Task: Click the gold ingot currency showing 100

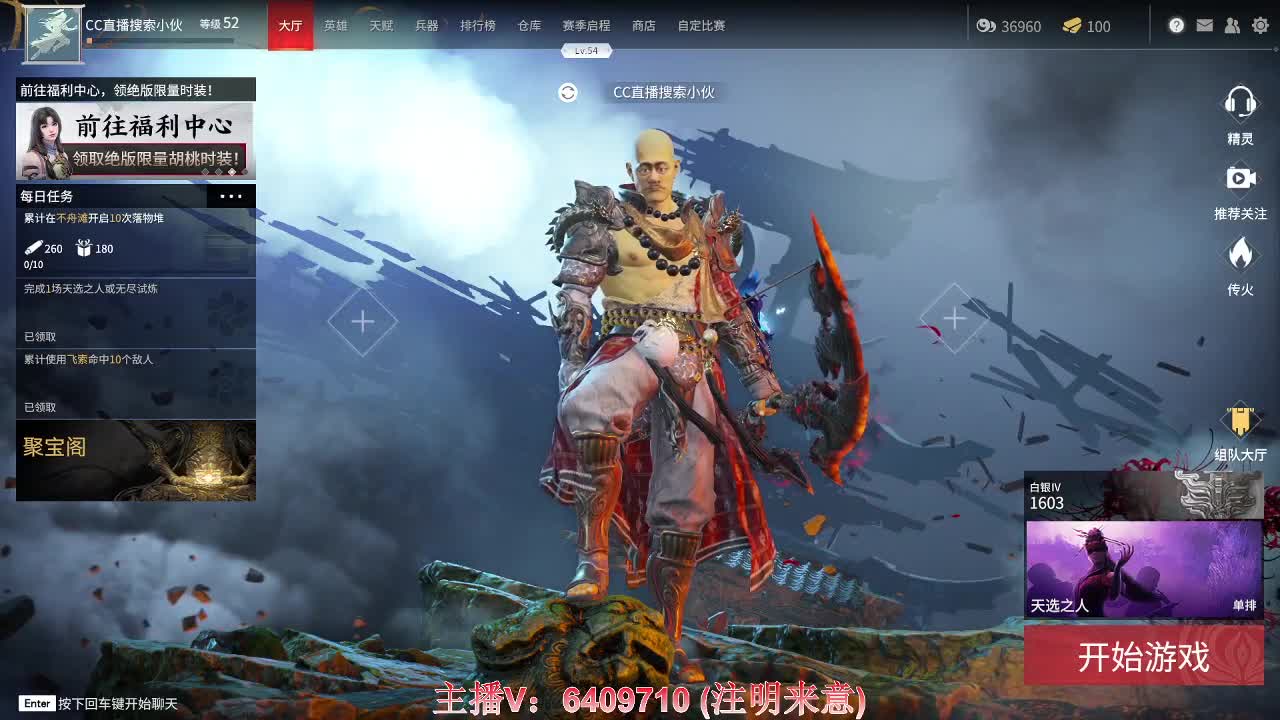Action: coord(1087,27)
